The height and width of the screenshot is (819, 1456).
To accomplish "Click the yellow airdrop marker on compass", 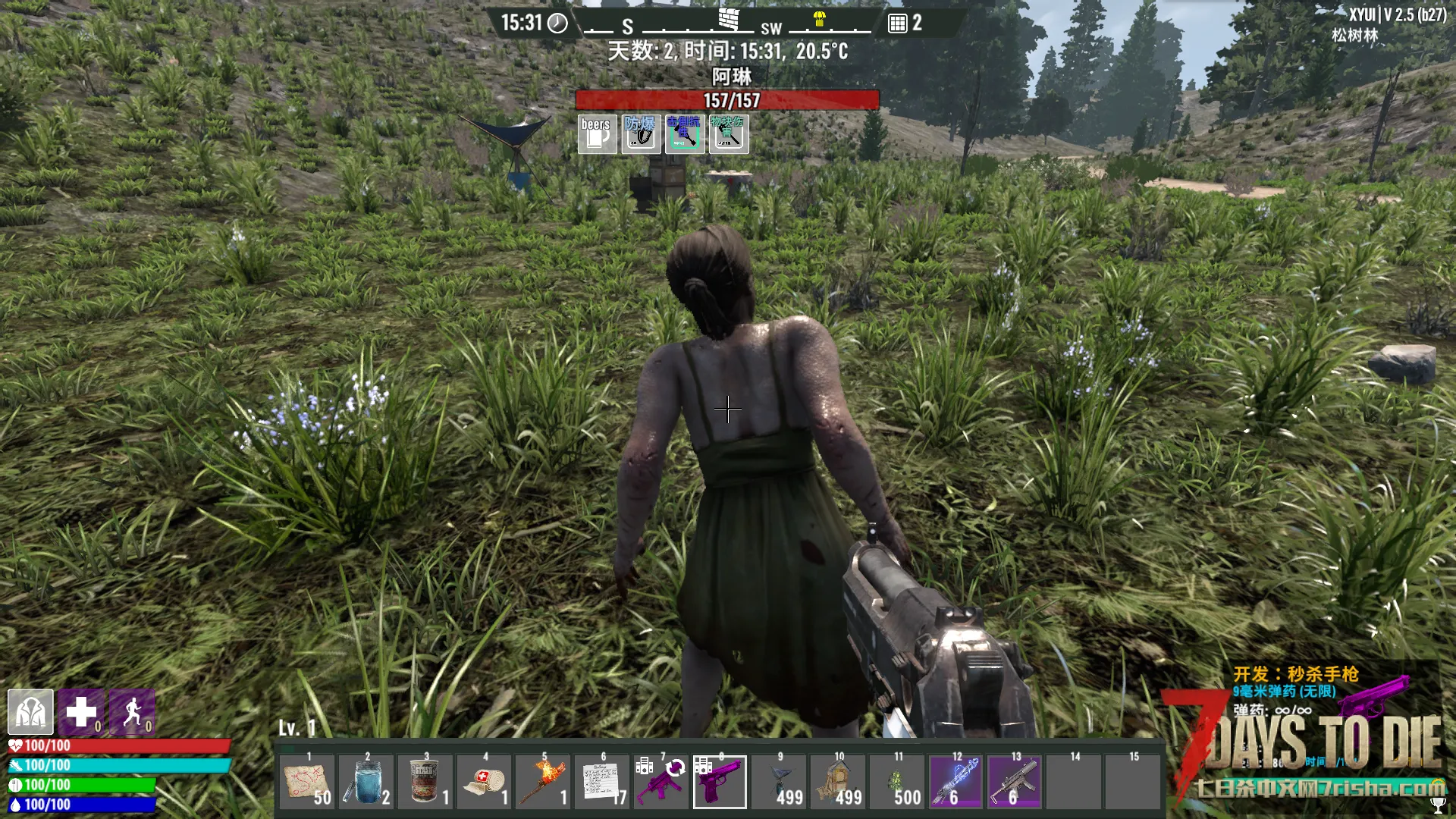I will point(819,20).
